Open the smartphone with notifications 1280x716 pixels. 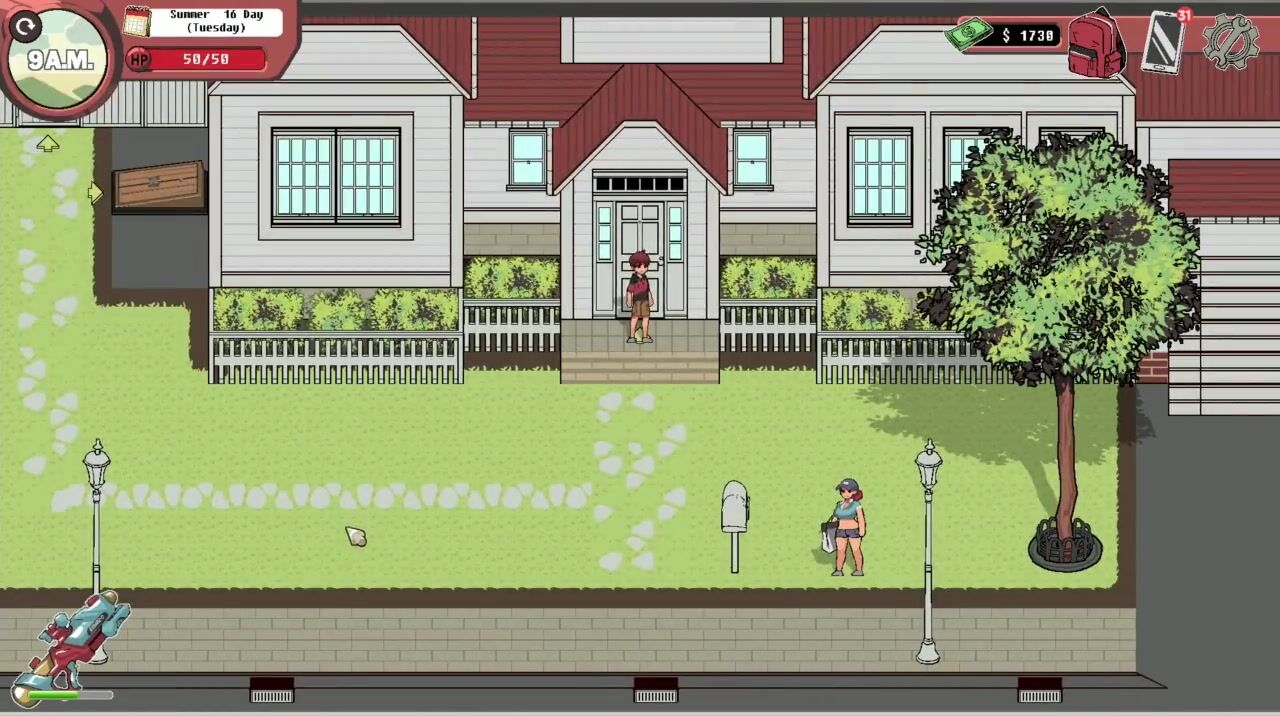[x=1163, y=42]
